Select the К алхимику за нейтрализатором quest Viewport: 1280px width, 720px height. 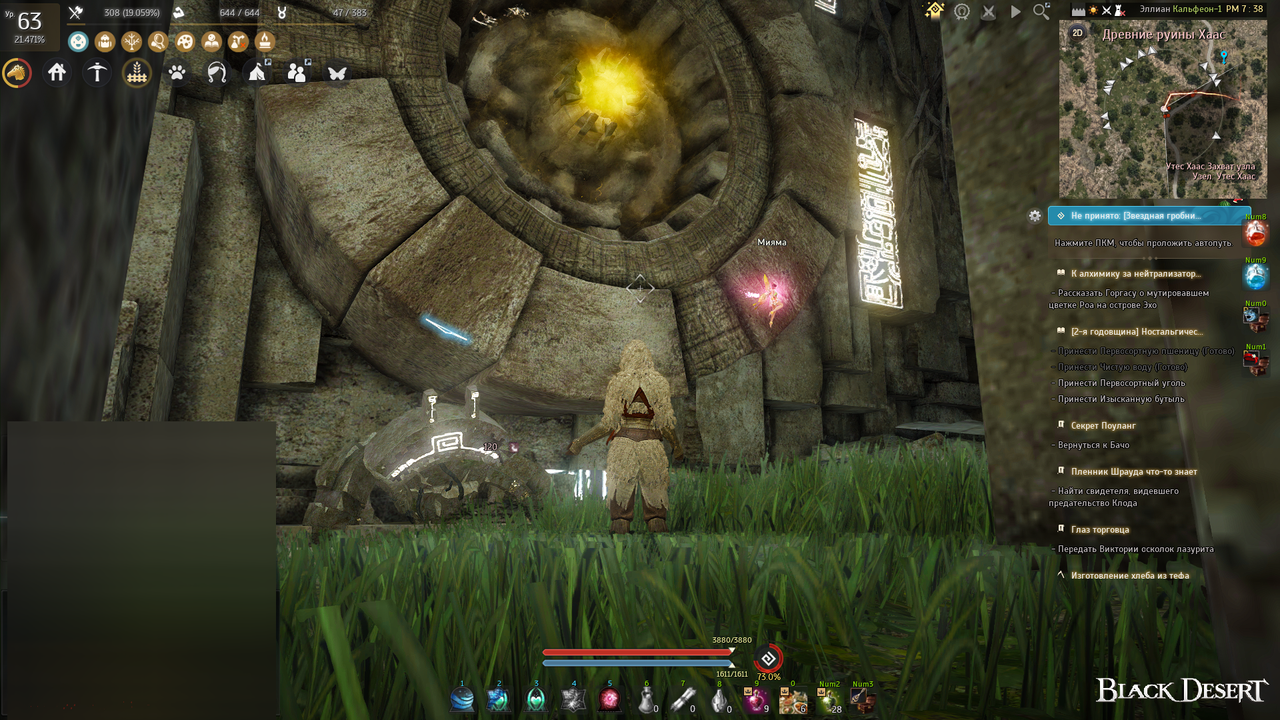1135,273
